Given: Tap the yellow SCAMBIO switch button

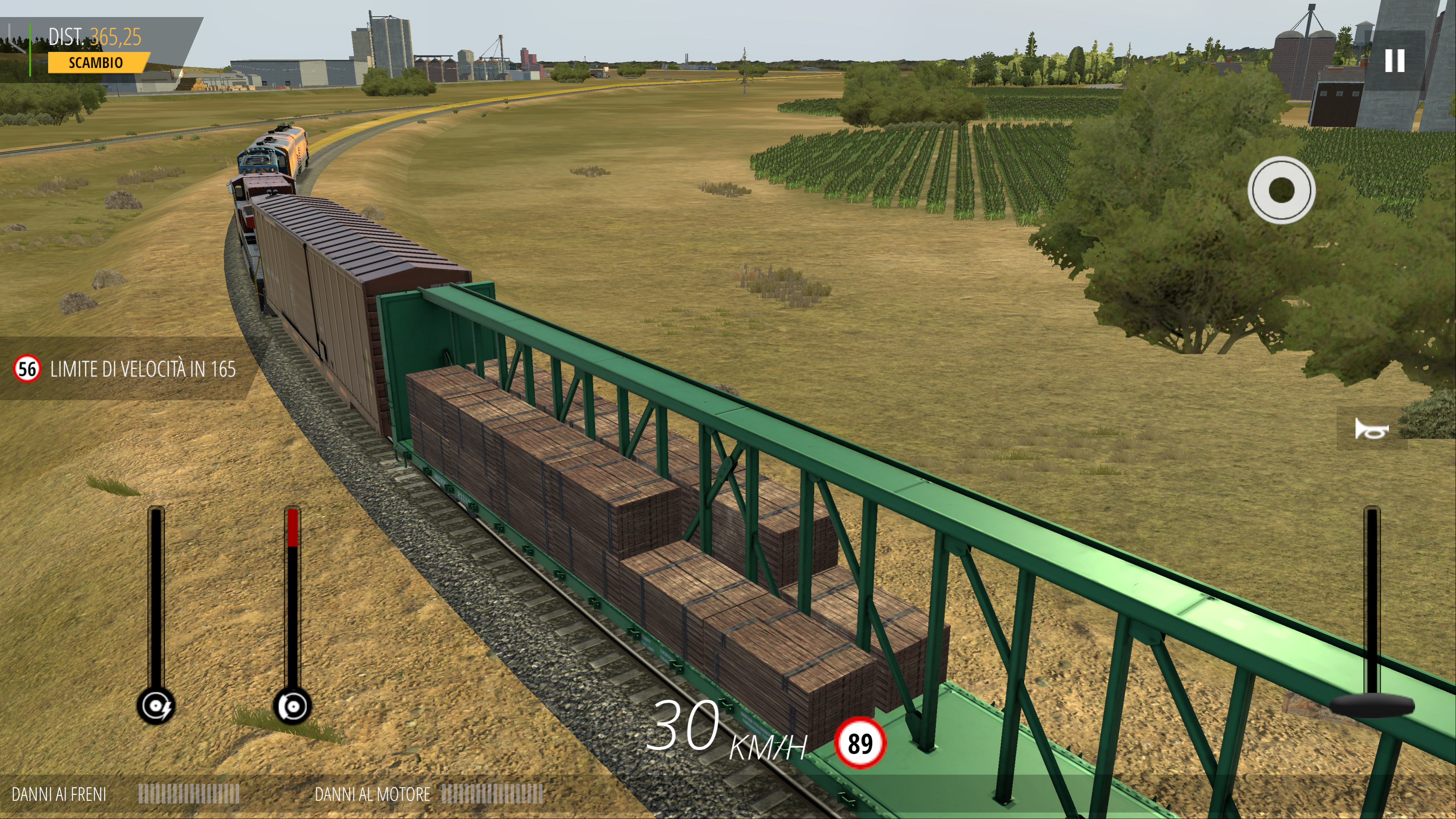Looking at the screenshot, I should coord(97,63).
